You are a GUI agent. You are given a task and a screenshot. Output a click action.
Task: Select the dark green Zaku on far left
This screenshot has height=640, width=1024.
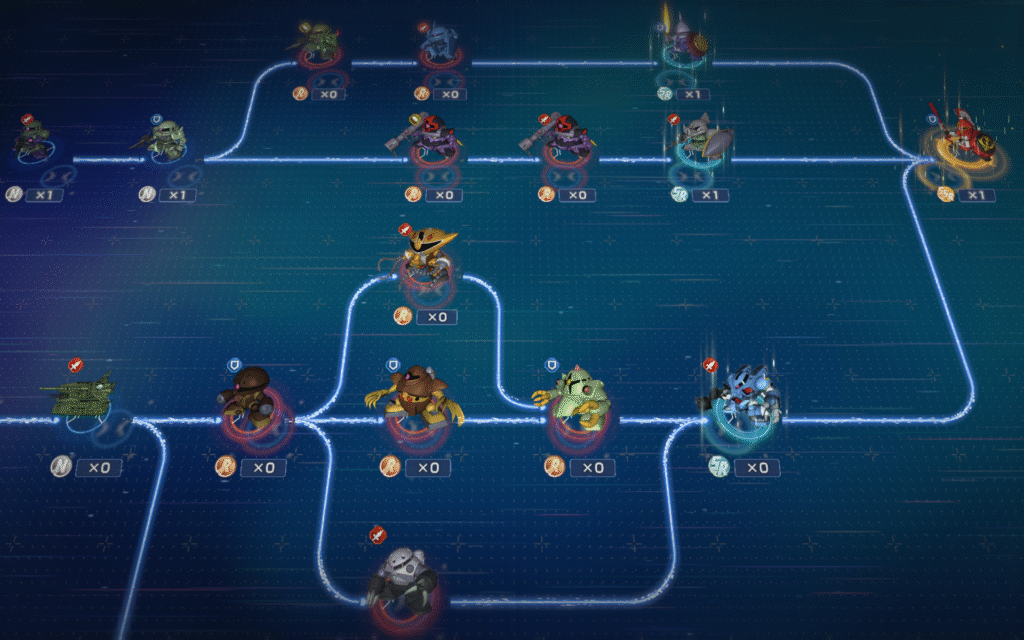[34, 140]
